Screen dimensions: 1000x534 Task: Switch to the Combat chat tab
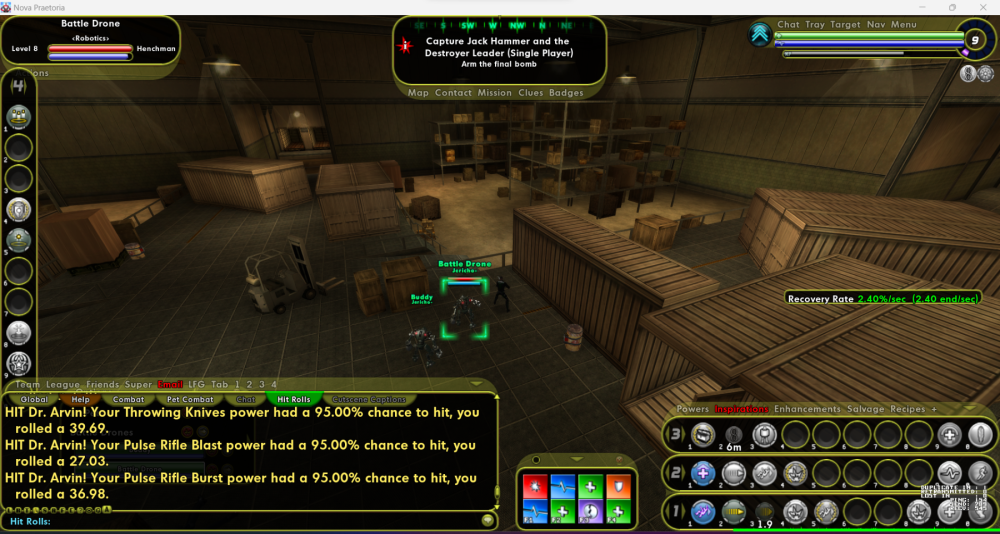pos(128,400)
